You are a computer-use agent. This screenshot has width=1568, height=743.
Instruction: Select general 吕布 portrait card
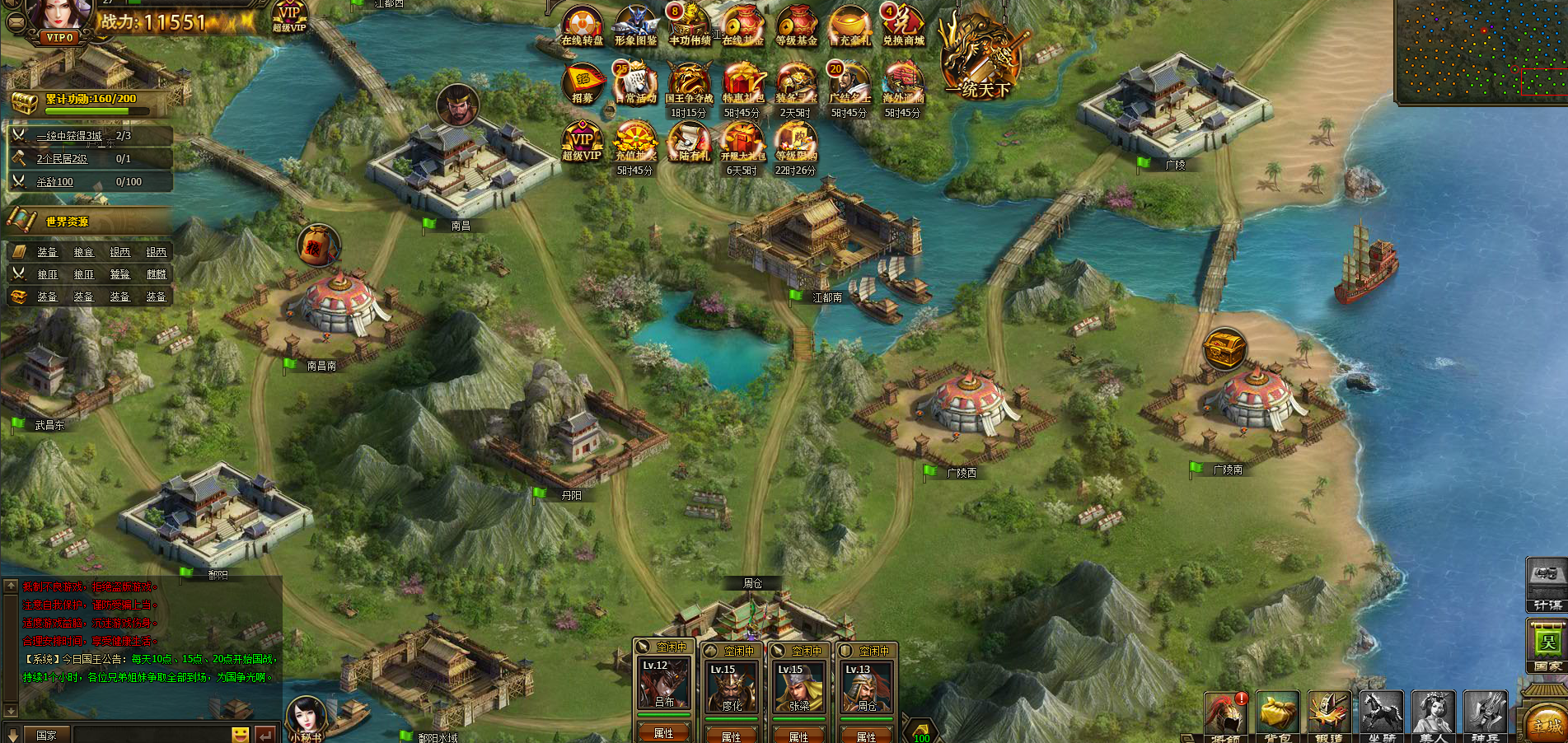coord(664,685)
